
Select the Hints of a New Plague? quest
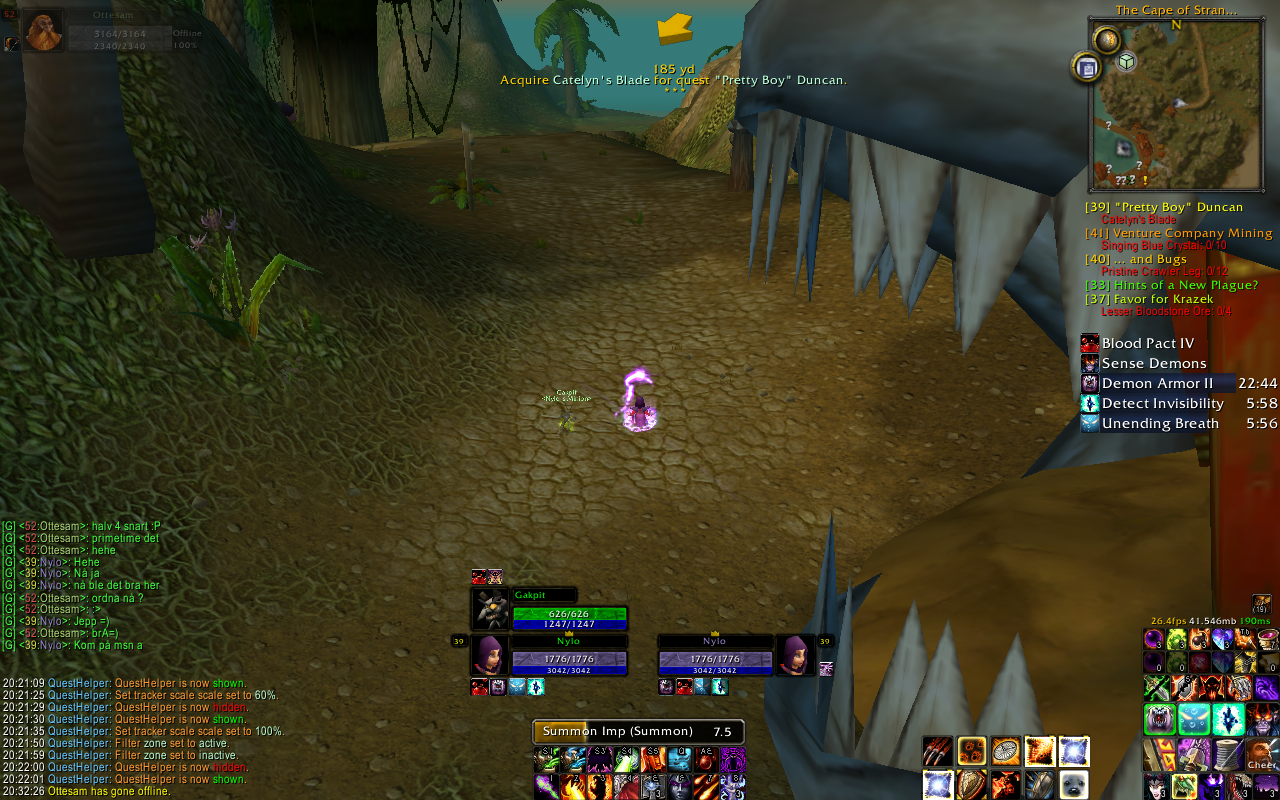point(1171,285)
